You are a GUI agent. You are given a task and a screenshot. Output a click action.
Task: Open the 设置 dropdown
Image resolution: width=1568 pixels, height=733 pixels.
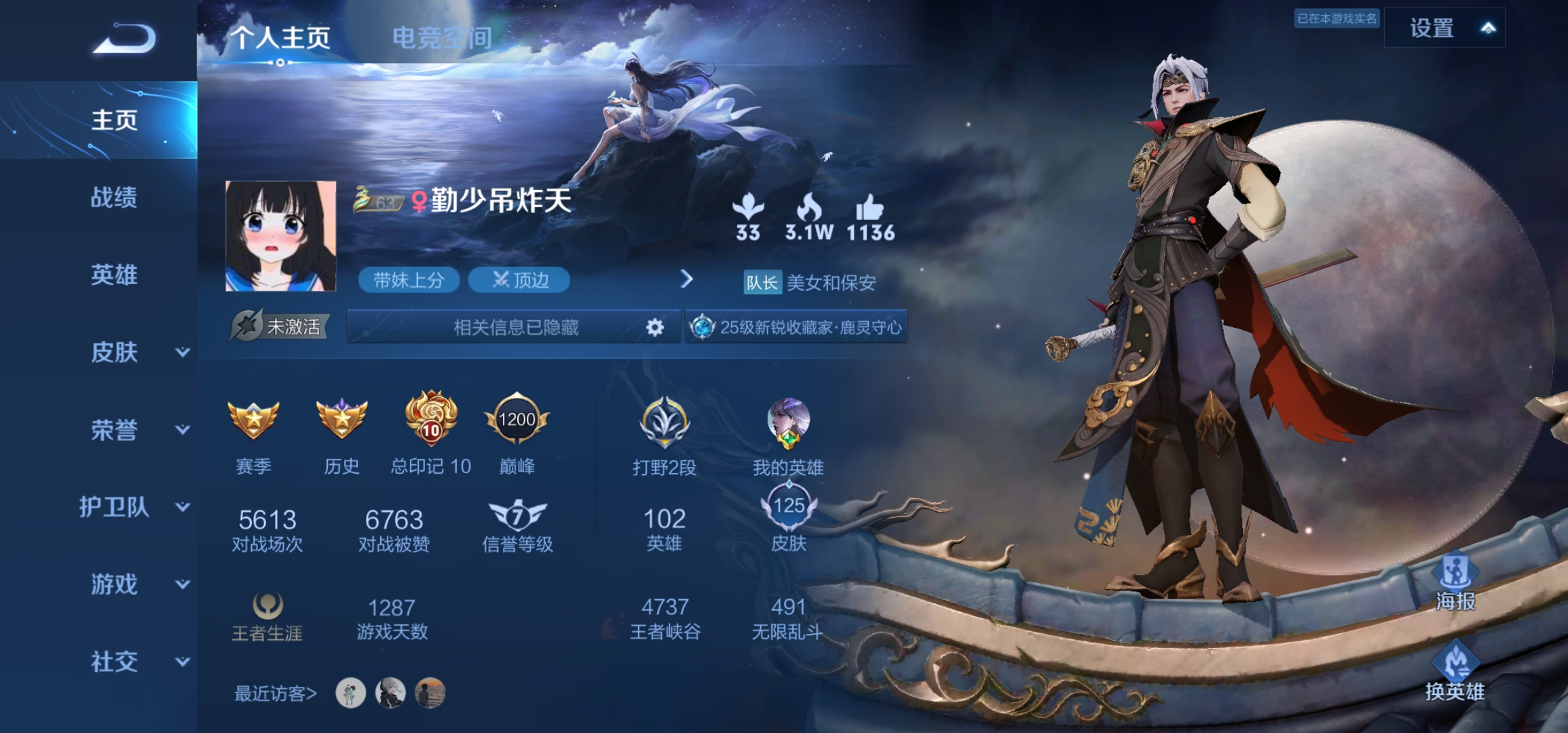pos(1444,29)
